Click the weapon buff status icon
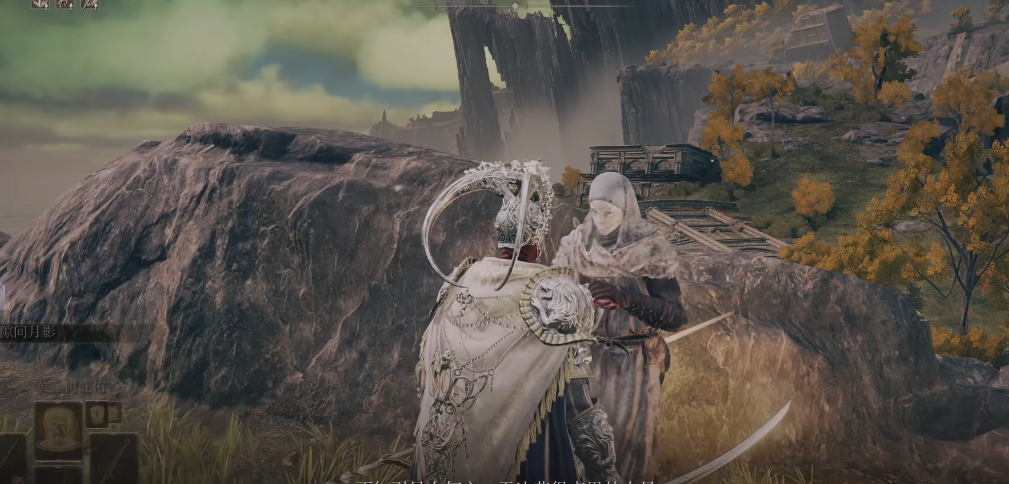The image size is (1009, 484). [89, 4]
